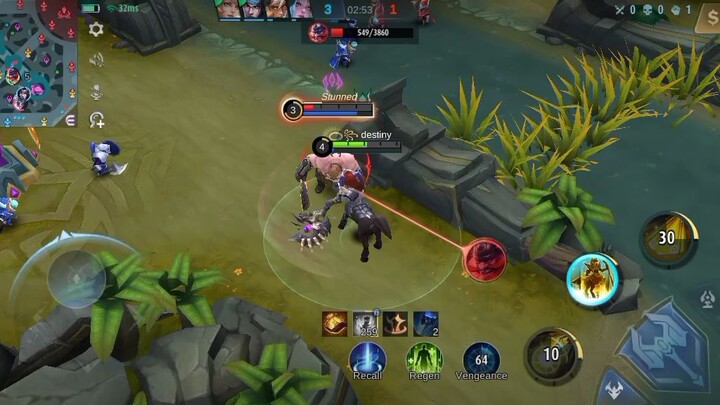Tap the movement joystick
This screenshot has width=720, height=405.
click(x=76, y=277)
